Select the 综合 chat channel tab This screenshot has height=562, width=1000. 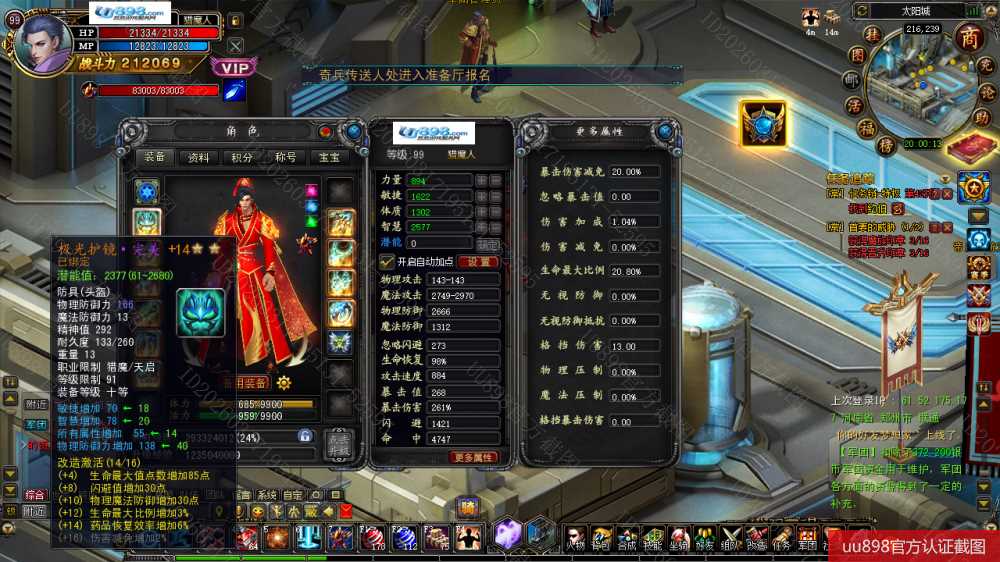(x=36, y=494)
